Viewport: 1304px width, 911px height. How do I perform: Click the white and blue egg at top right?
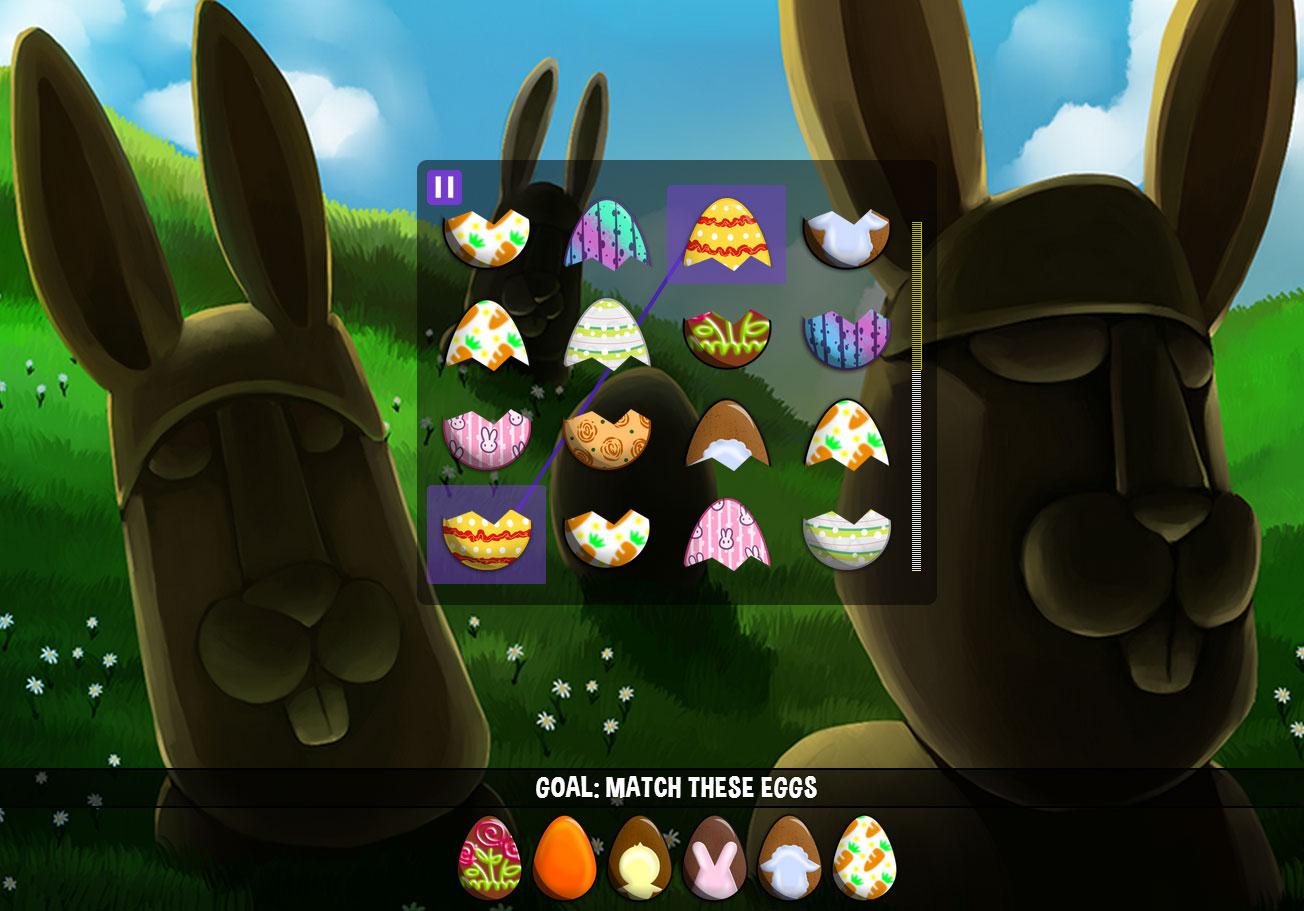[x=847, y=237]
